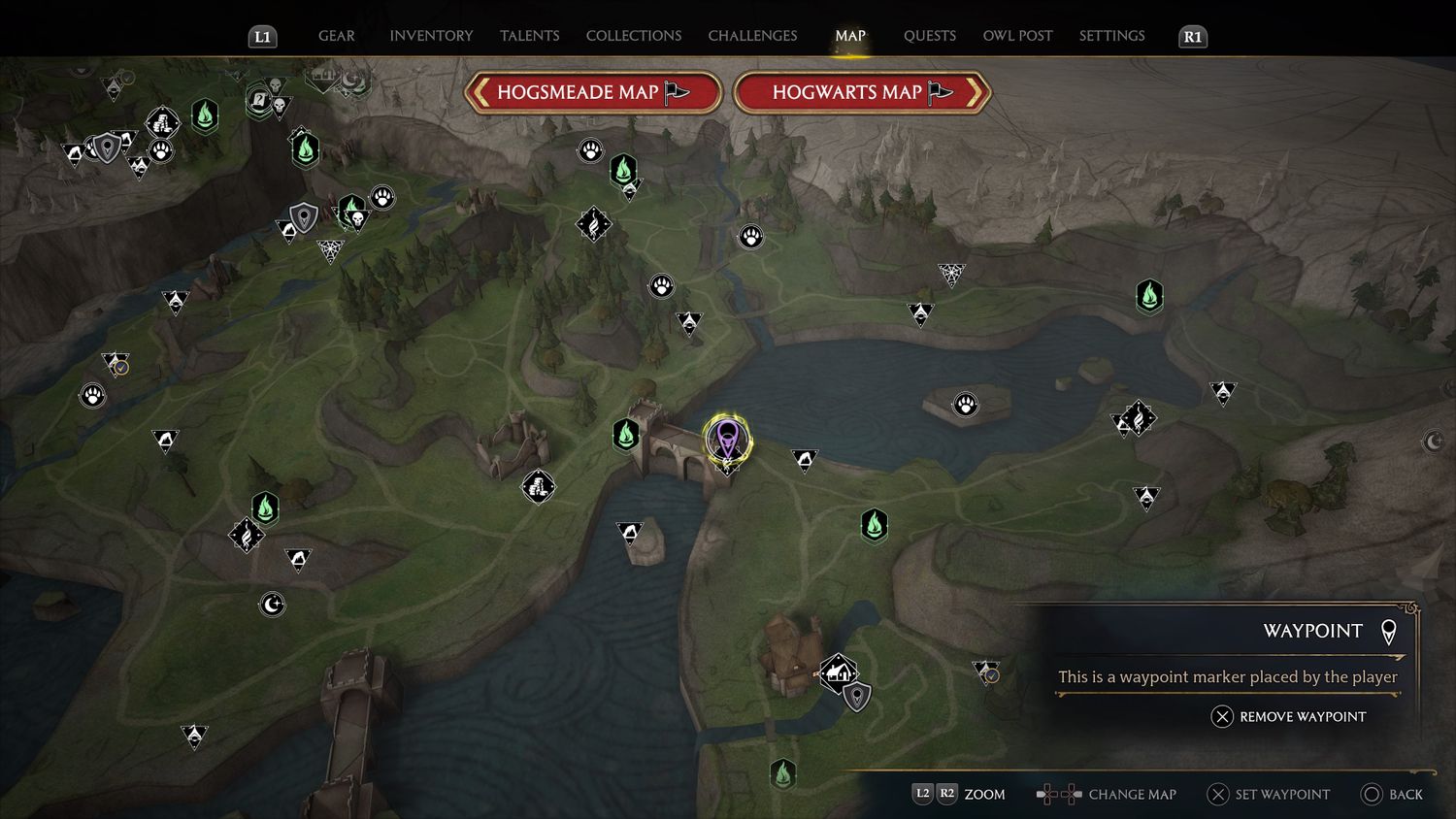The image size is (1456, 819).
Task: Click the Map tab in the top menu
Action: point(849,36)
